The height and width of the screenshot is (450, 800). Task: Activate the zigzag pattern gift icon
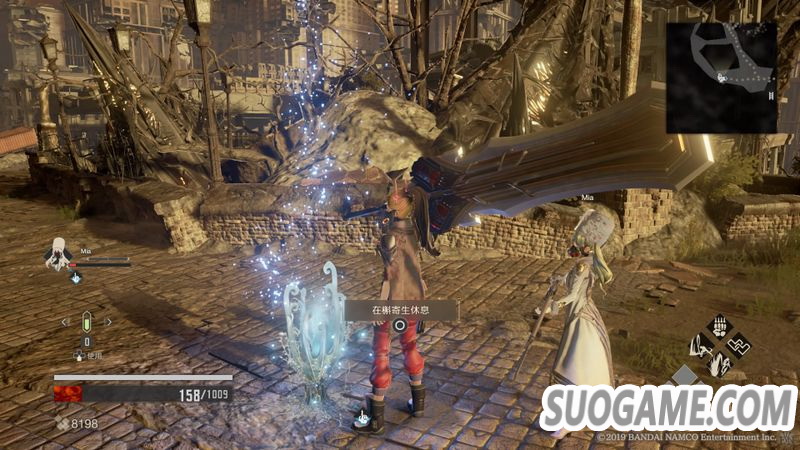tap(740, 347)
